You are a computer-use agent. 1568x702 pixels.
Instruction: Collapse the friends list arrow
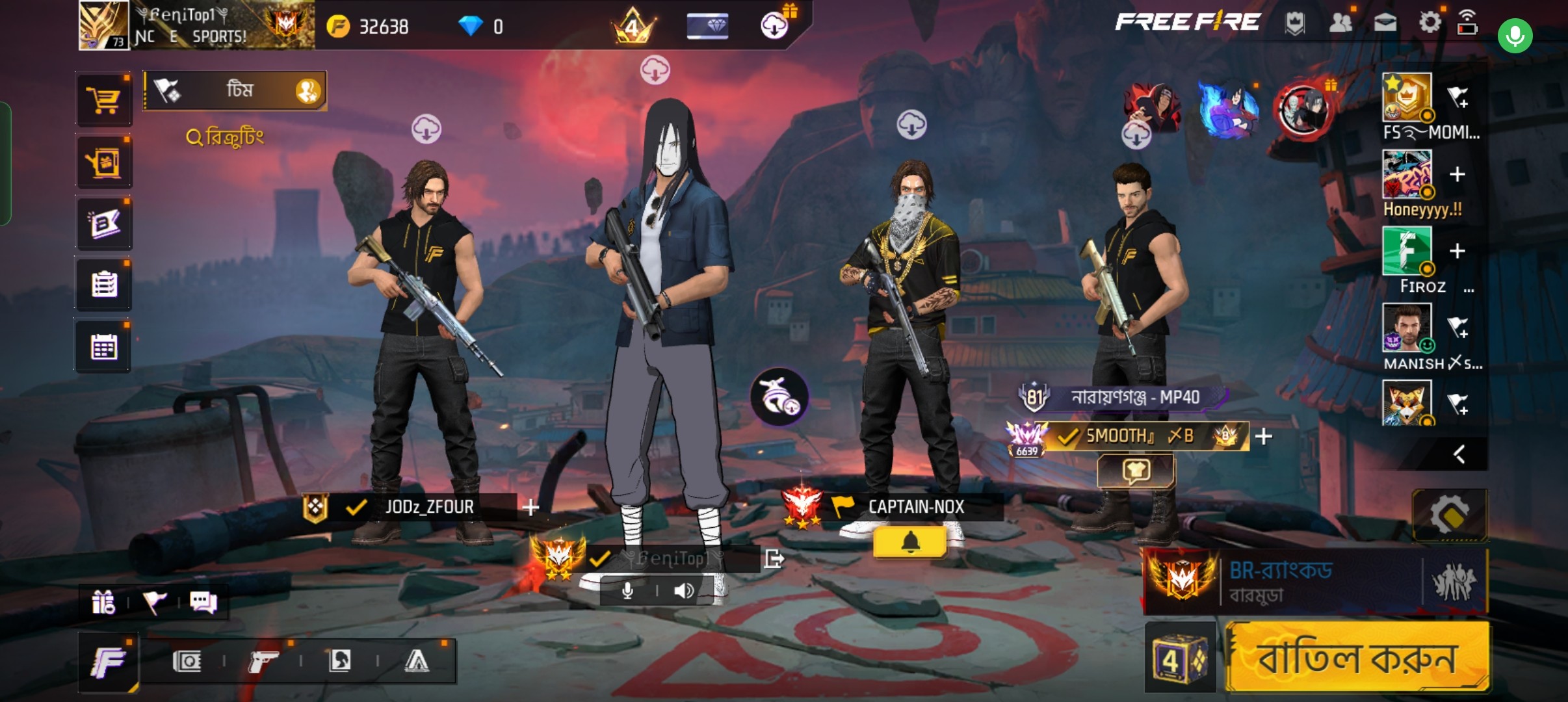click(x=1459, y=454)
